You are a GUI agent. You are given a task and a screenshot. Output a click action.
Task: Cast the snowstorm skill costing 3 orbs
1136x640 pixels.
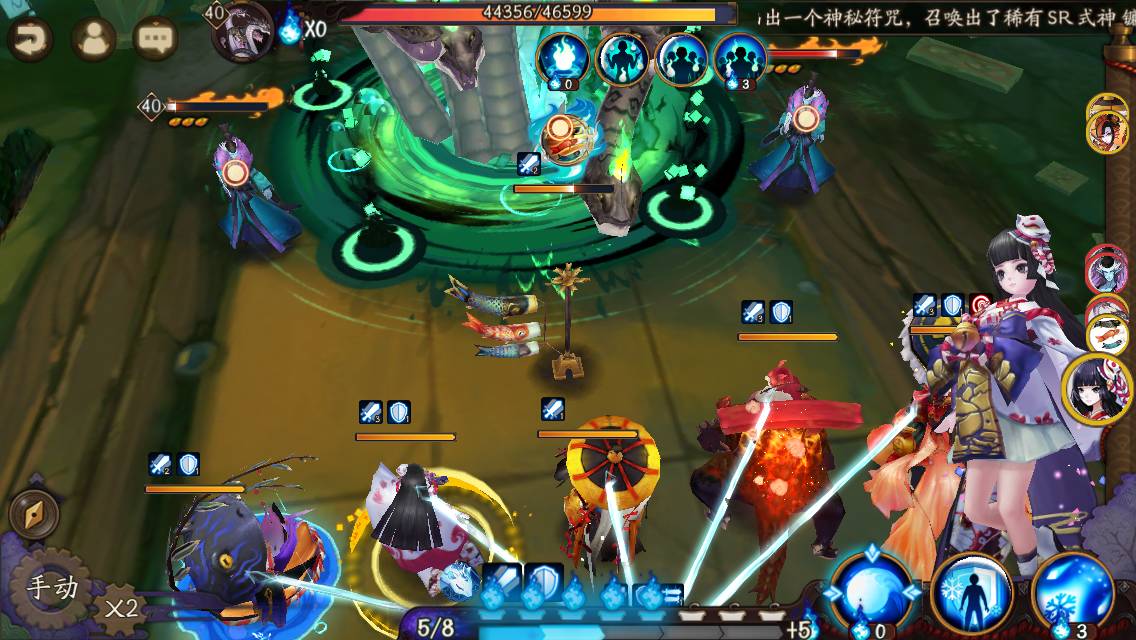pyautogui.click(x=1072, y=593)
